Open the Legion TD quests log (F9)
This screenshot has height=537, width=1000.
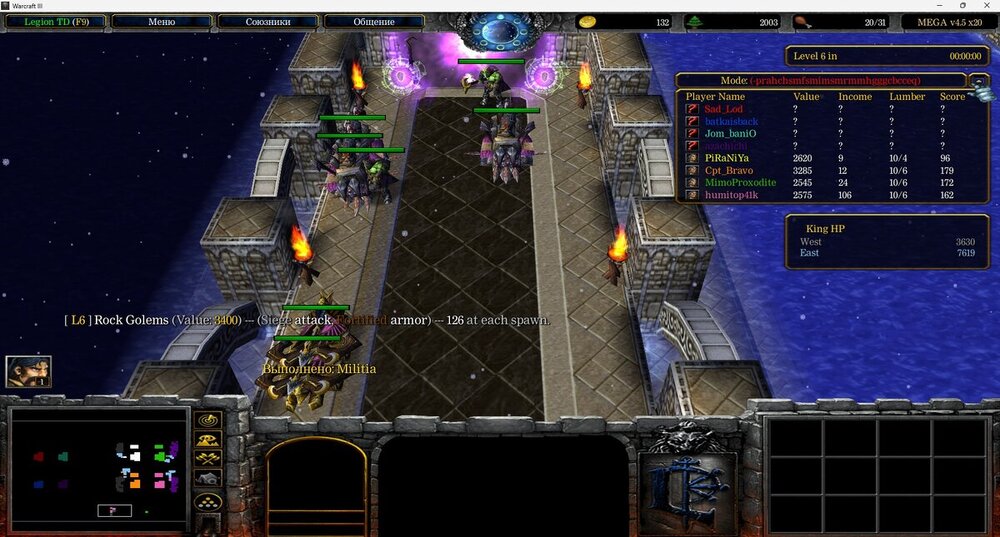point(54,21)
